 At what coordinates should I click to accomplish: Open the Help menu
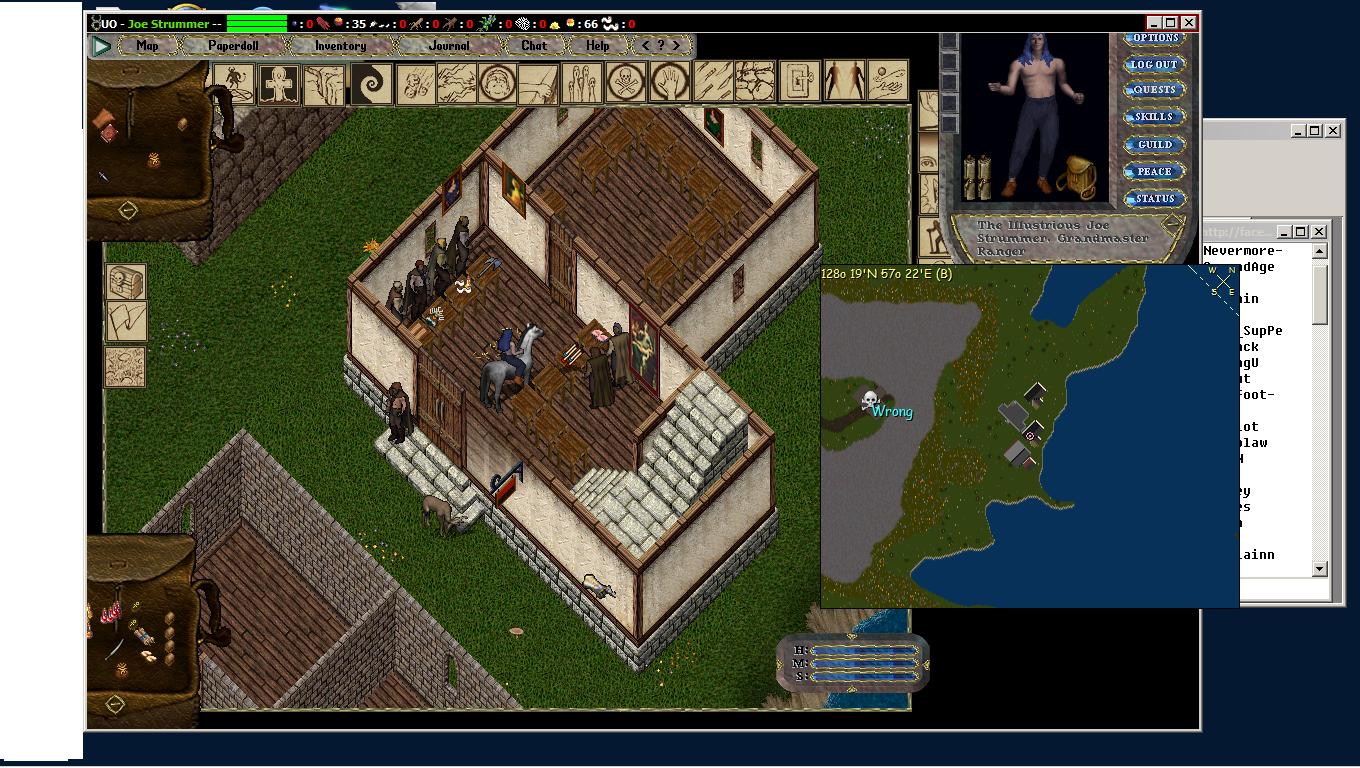[x=597, y=46]
